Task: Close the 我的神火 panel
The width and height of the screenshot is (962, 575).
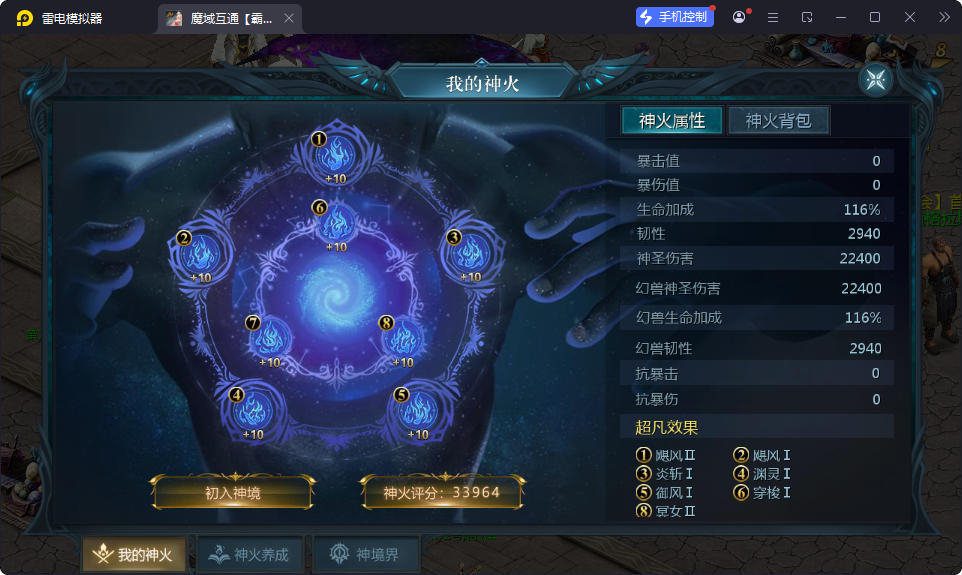Action: coord(875,81)
